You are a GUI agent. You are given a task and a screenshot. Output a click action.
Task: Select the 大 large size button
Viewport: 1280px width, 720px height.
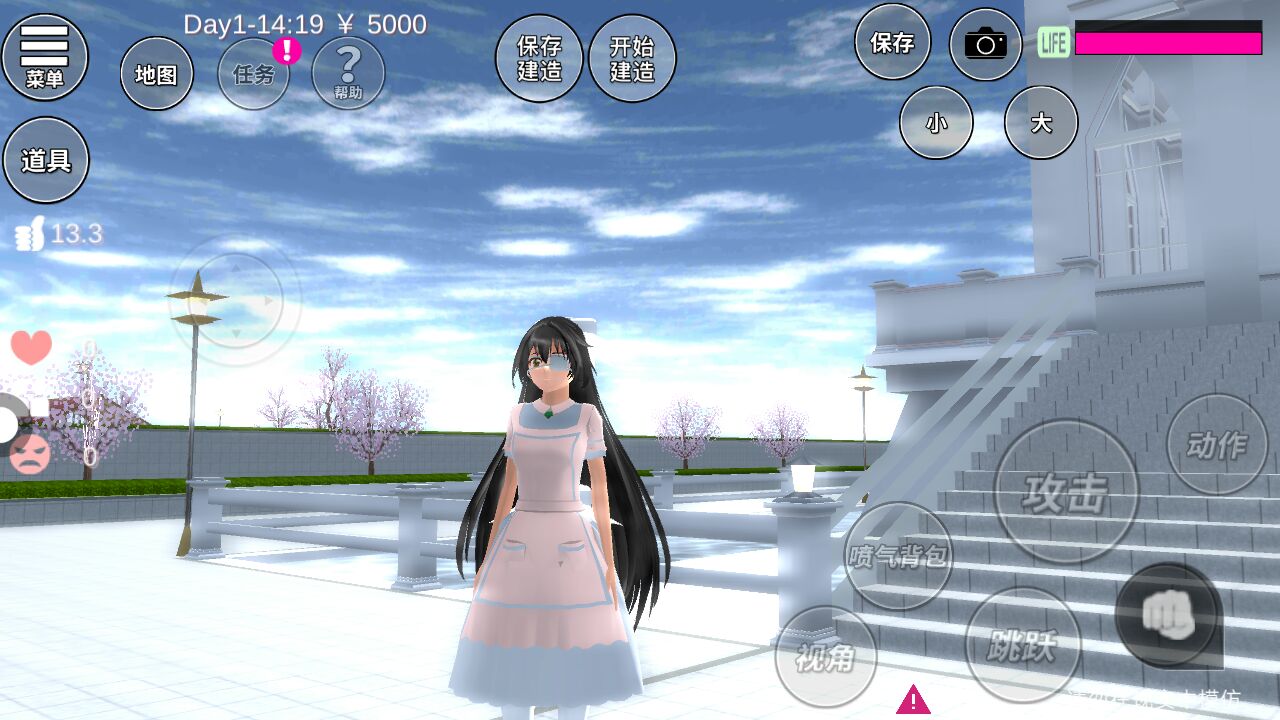[1041, 122]
